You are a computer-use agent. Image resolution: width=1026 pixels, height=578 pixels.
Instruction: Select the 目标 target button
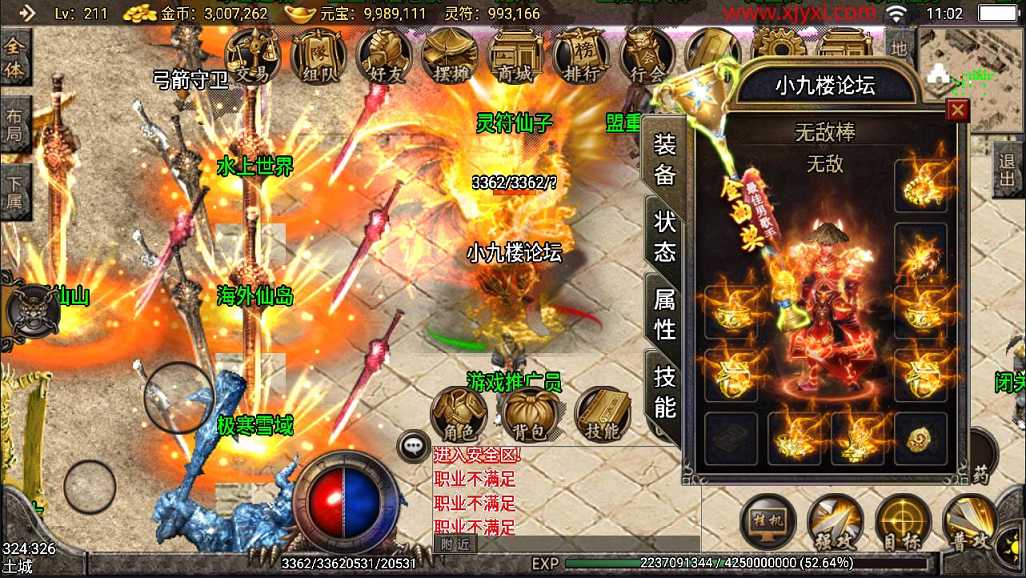click(x=902, y=521)
